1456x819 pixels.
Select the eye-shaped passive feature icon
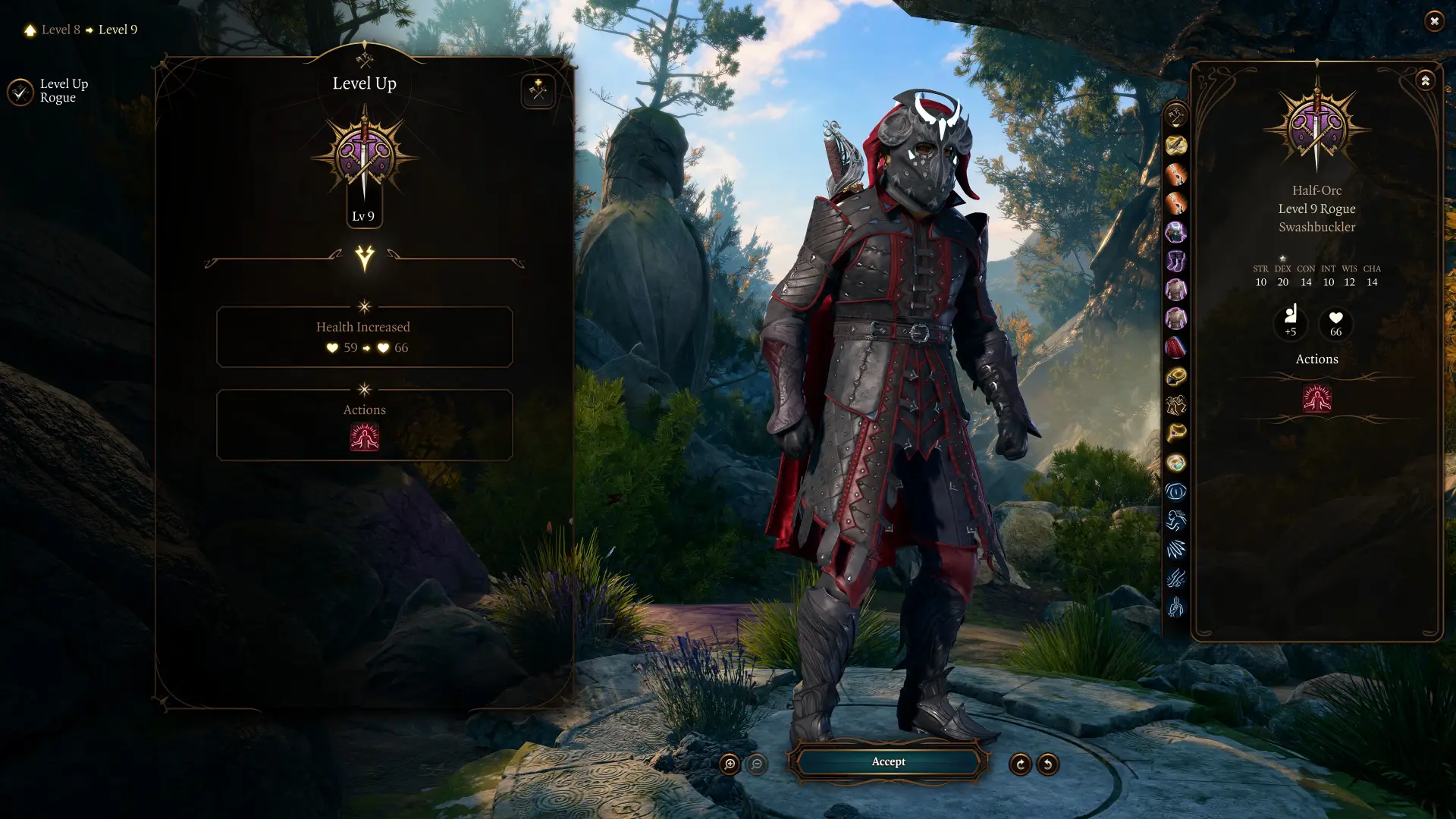pyautogui.click(x=1175, y=492)
